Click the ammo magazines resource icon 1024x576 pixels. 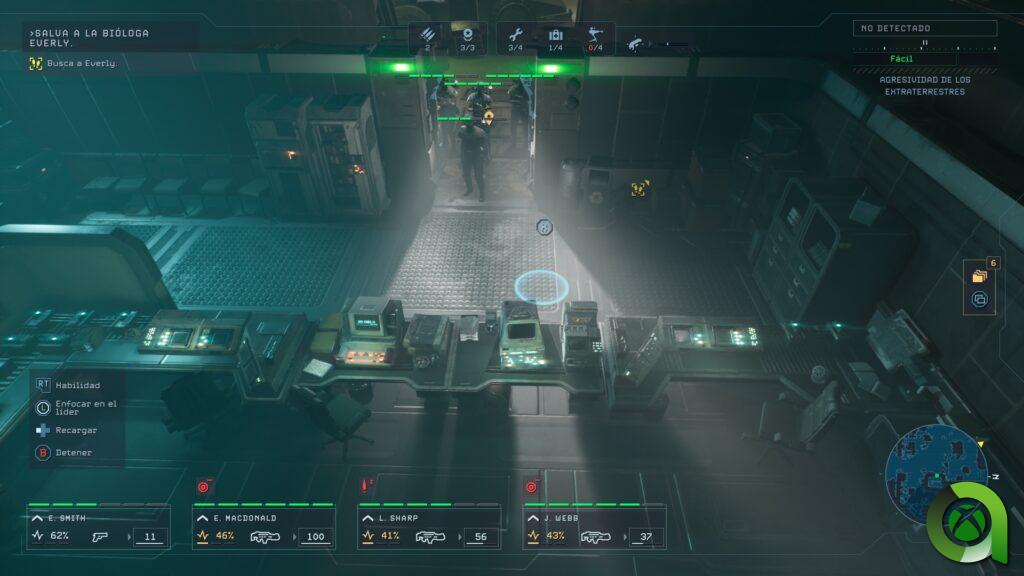click(427, 36)
